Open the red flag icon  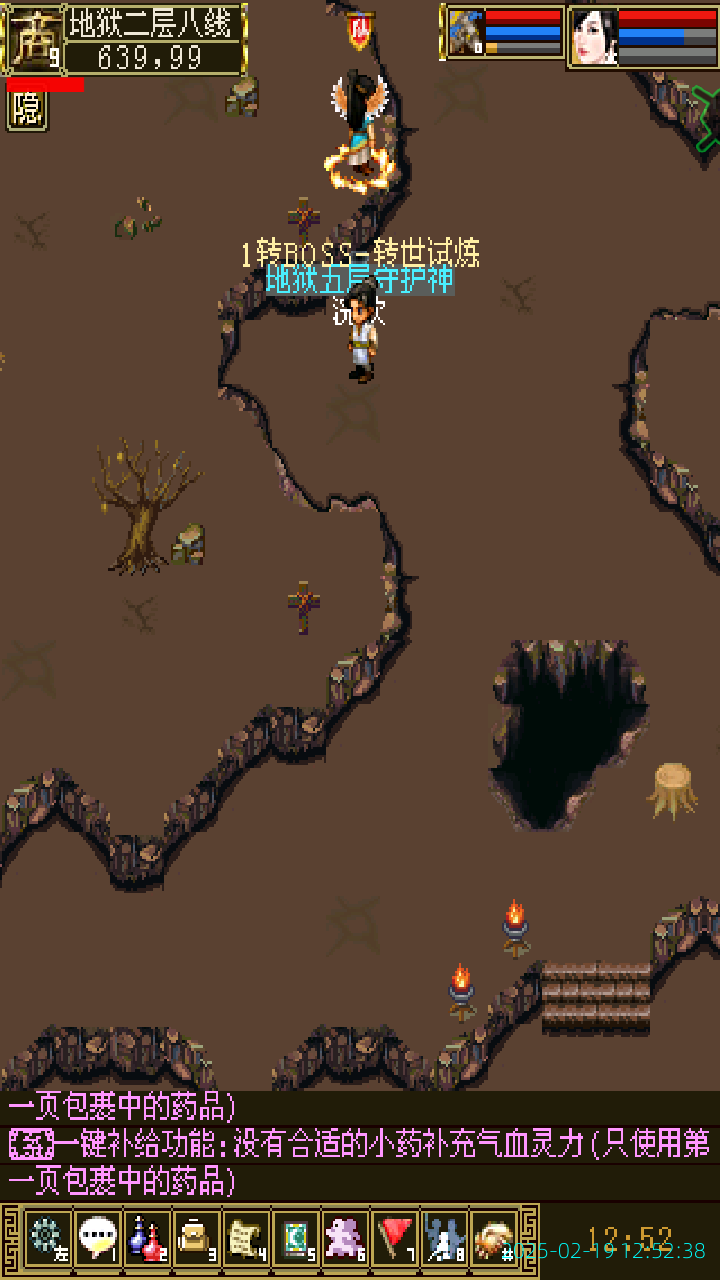point(395,1239)
